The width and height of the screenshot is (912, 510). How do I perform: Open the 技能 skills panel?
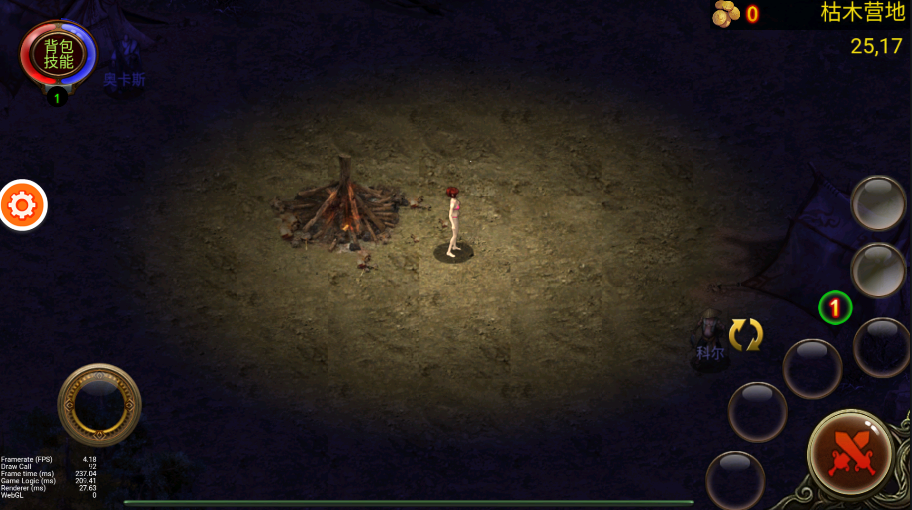click(x=59, y=62)
